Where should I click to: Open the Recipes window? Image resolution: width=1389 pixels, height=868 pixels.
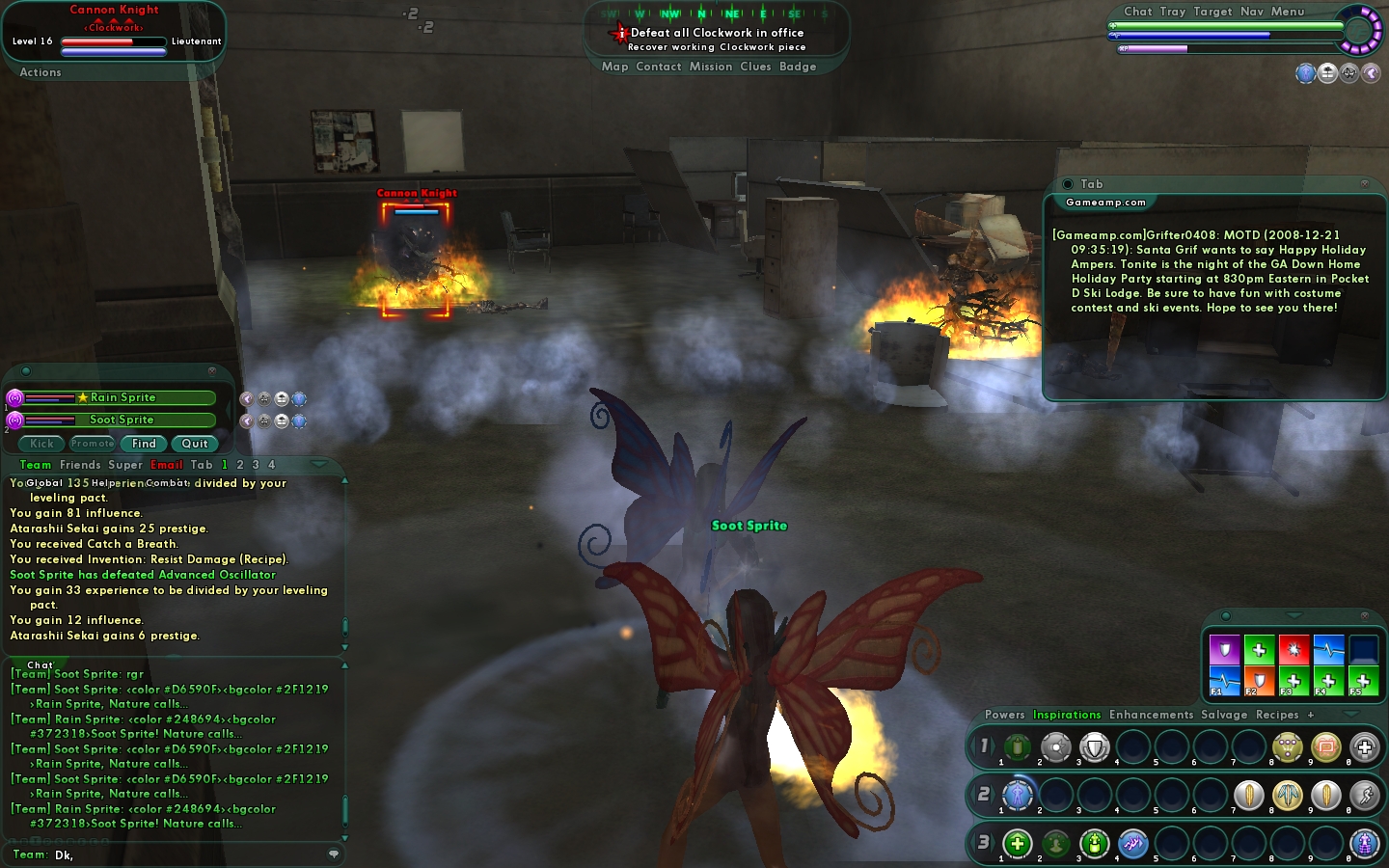(1277, 715)
